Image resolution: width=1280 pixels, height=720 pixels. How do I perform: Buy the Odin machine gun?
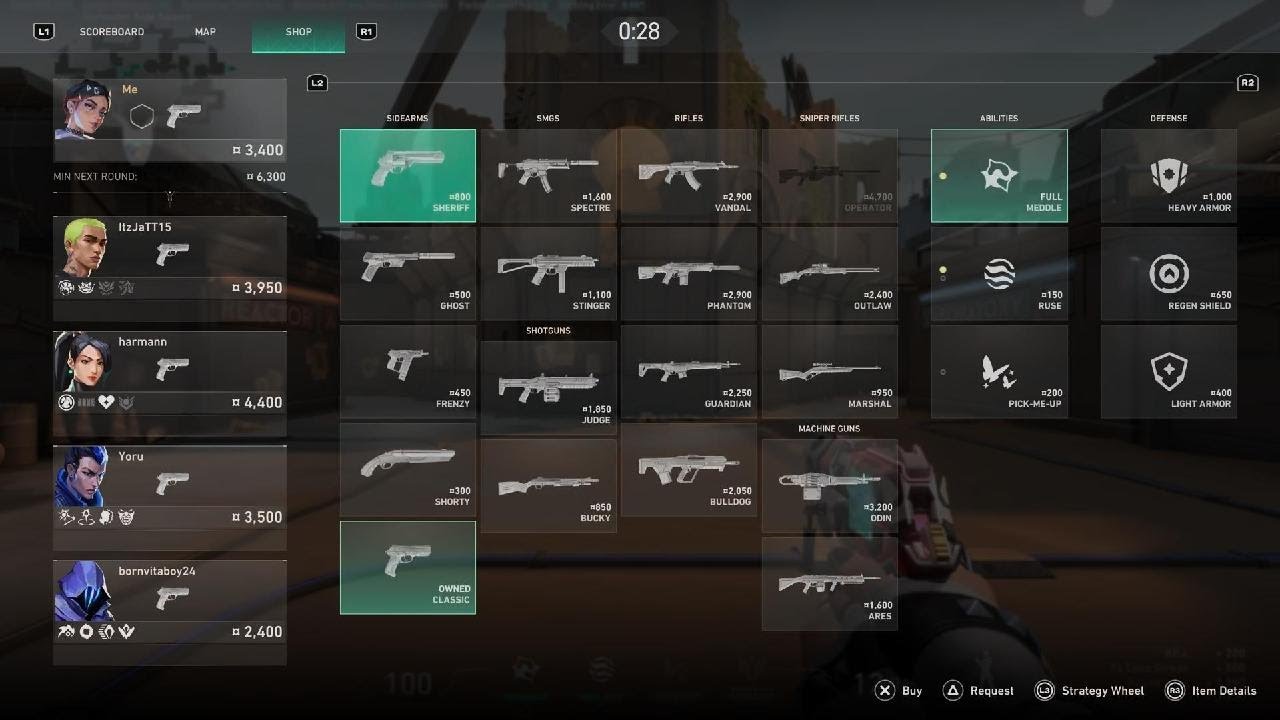point(829,485)
